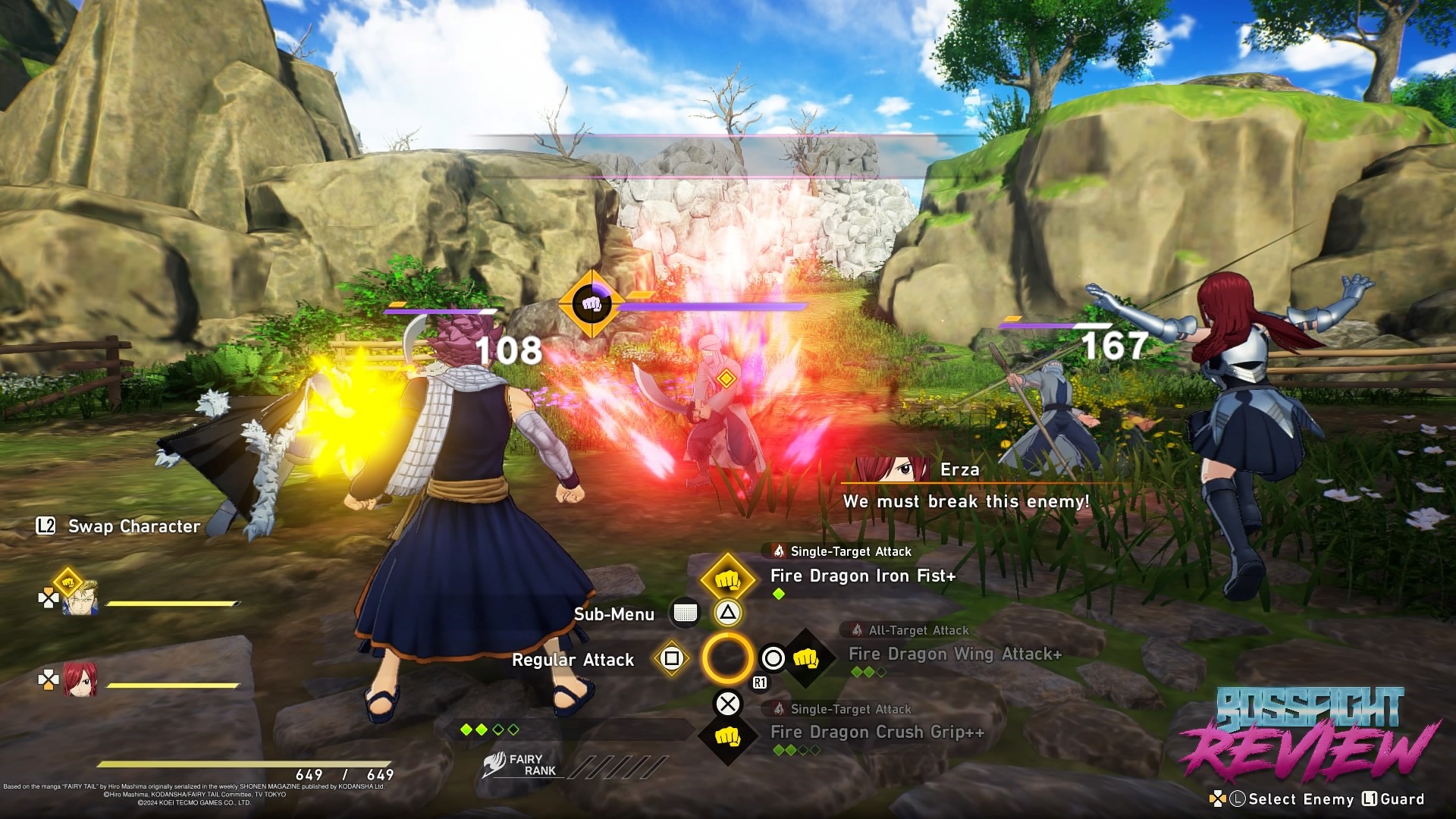This screenshot has width=1456, height=819.
Task: Choose Fire Dragon Wing Attack+ skill
Action: 954,654
